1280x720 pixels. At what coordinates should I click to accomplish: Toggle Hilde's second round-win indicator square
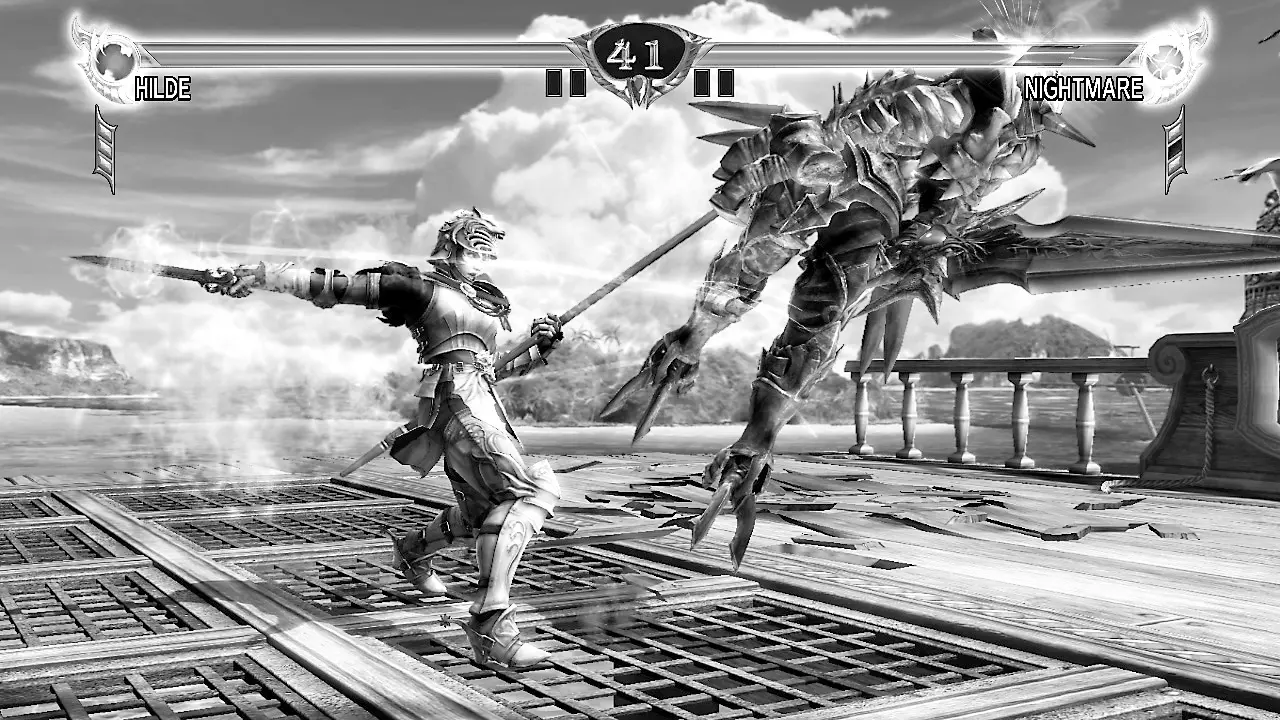point(577,83)
